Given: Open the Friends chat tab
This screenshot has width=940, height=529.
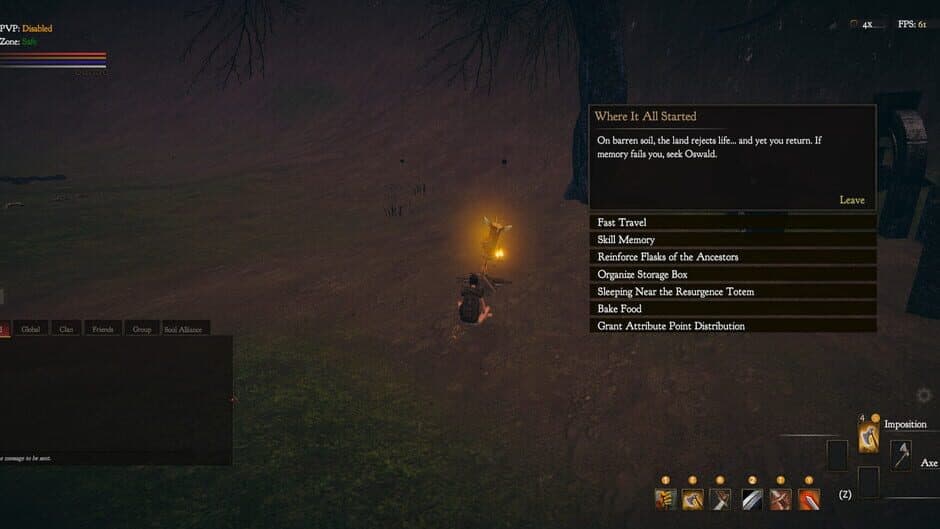Looking at the screenshot, I should (x=102, y=328).
